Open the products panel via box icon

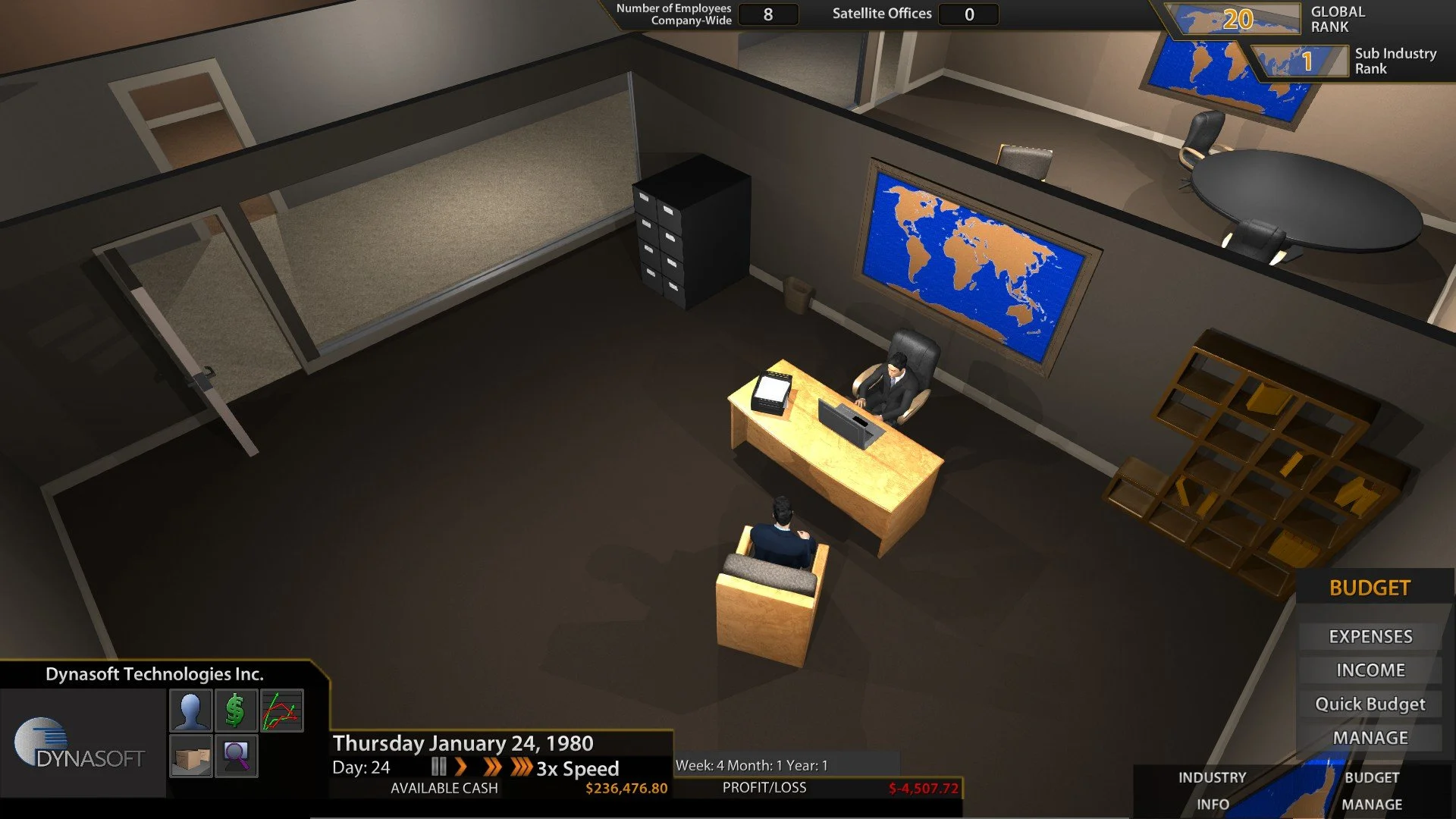pyautogui.click(x=190, y=756)
